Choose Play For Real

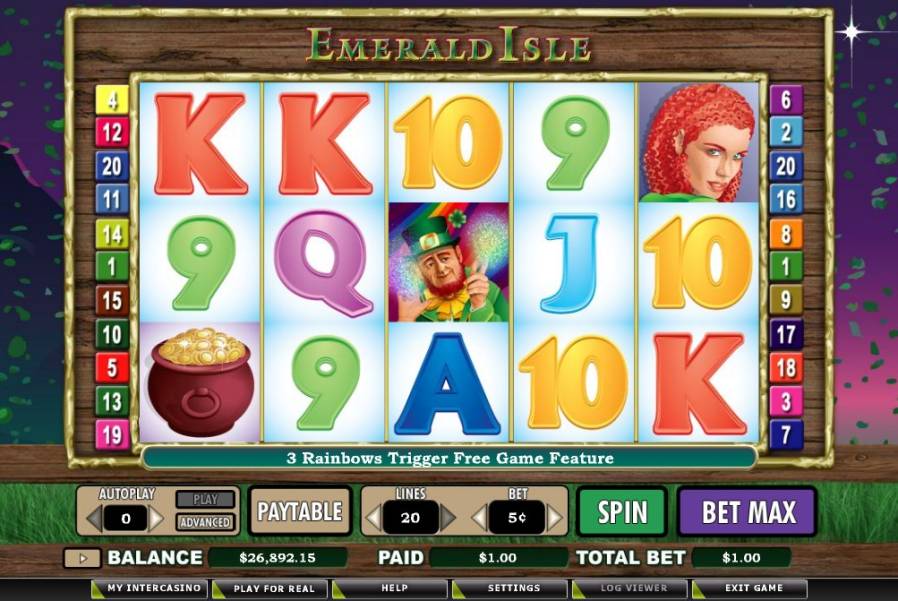click(271, 588)
